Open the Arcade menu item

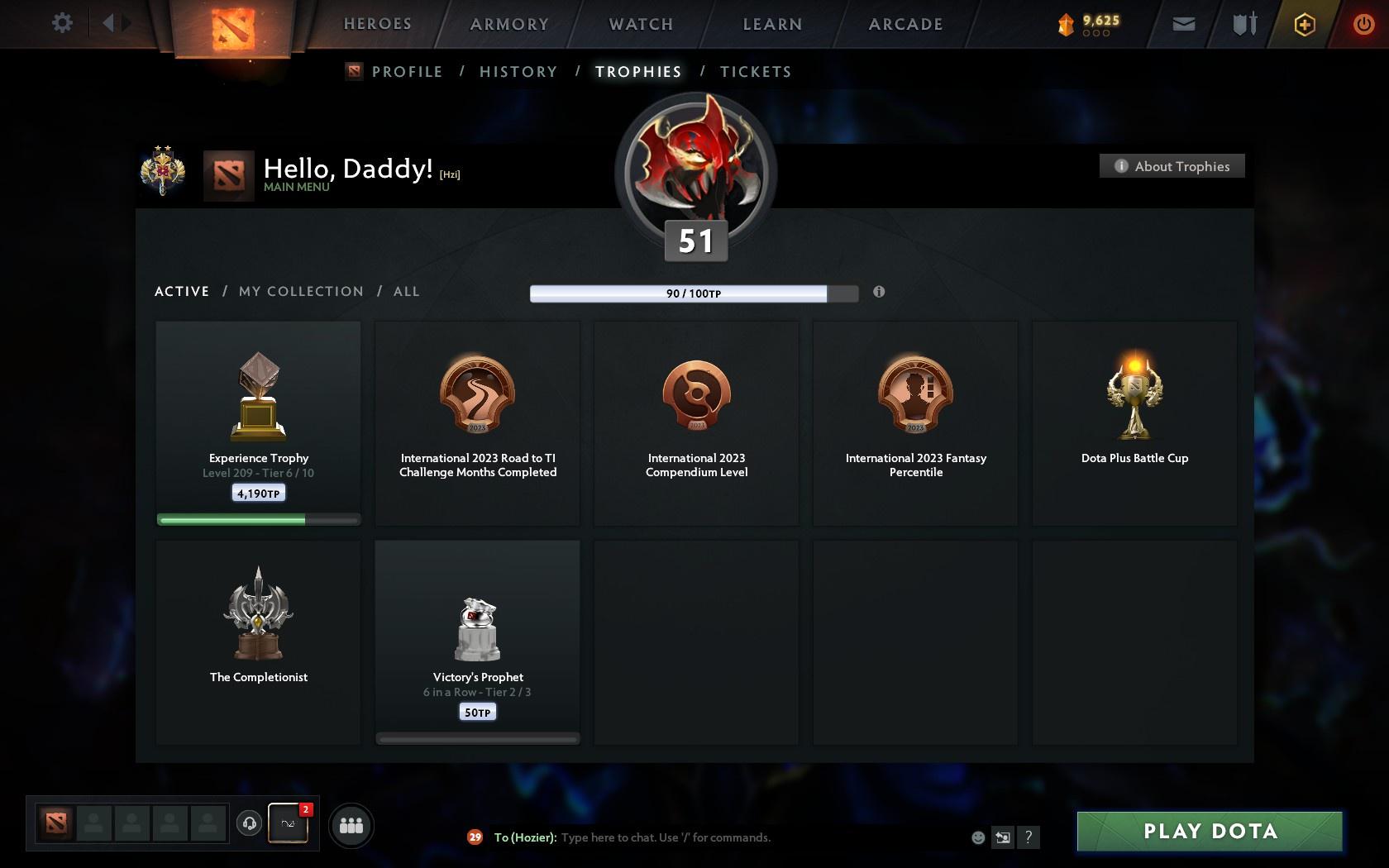905,24
